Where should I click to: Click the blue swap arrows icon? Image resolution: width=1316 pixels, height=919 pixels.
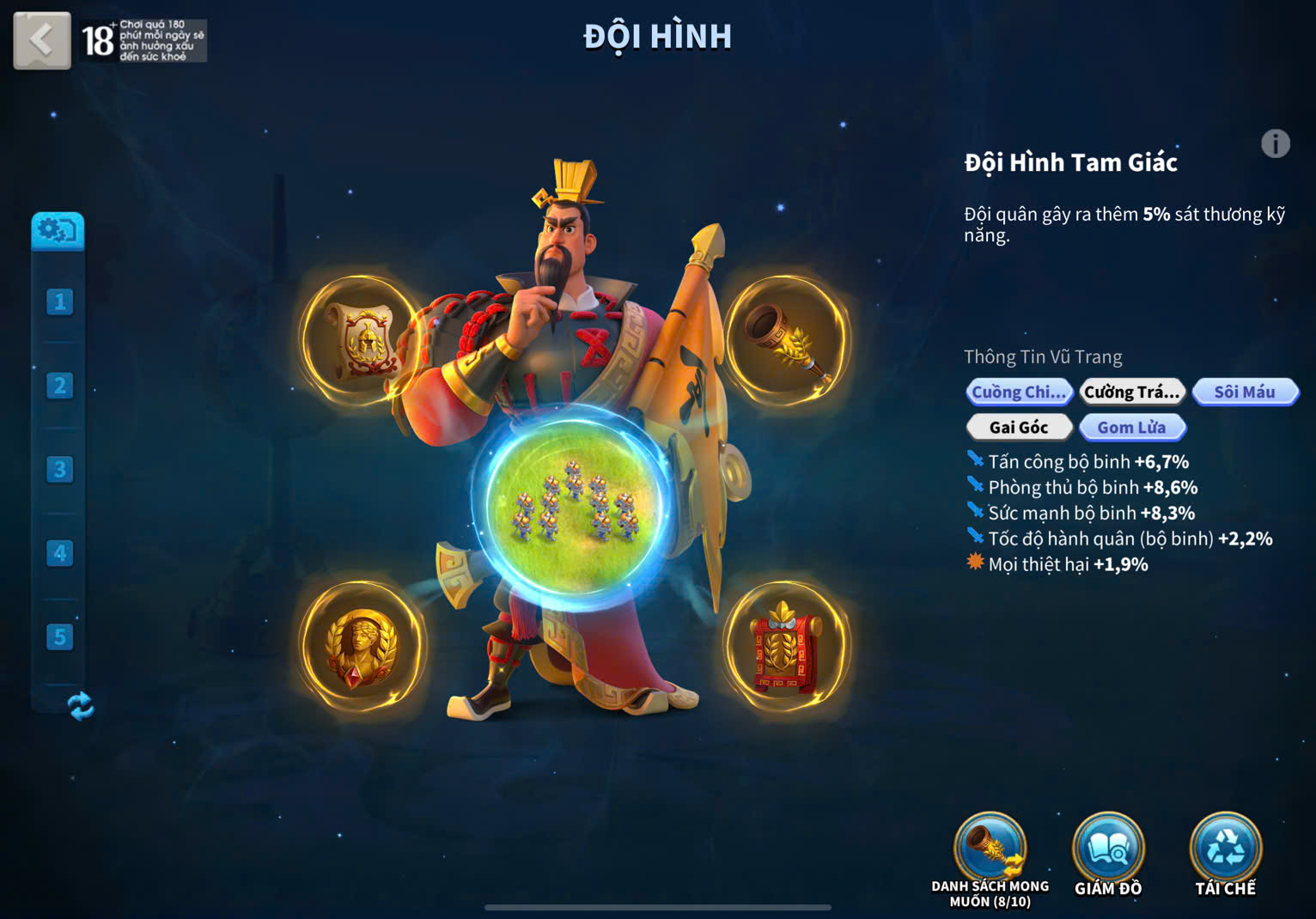pos(80,706)
